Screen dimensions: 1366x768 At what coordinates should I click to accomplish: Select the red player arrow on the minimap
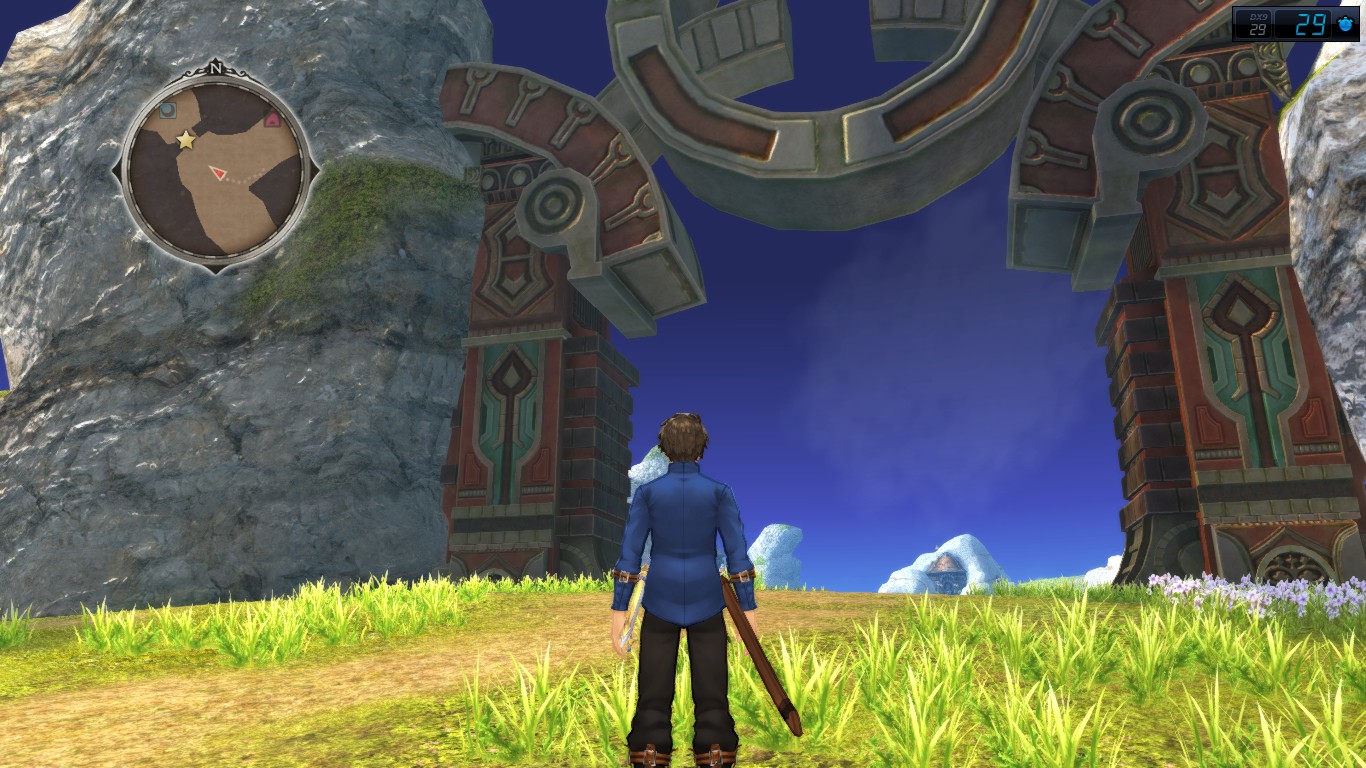pos(217,173)
